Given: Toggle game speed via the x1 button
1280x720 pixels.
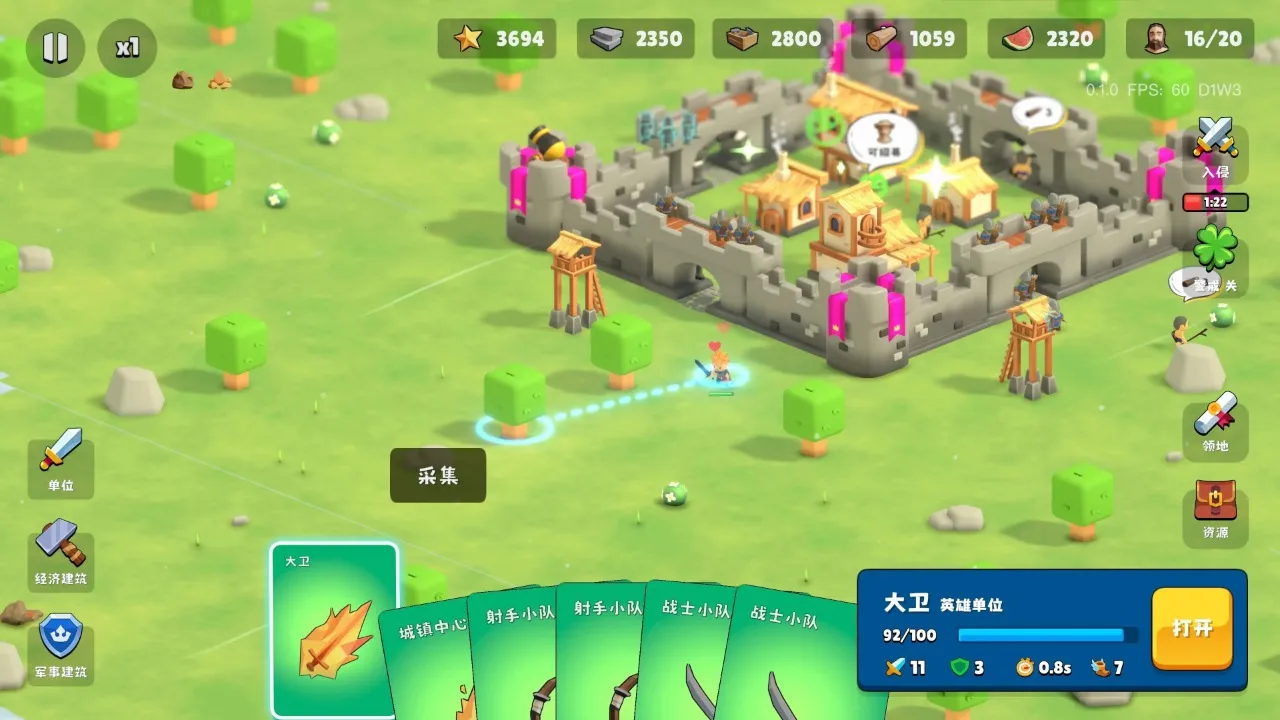Looking at the screenshot, I should point(126,47).
